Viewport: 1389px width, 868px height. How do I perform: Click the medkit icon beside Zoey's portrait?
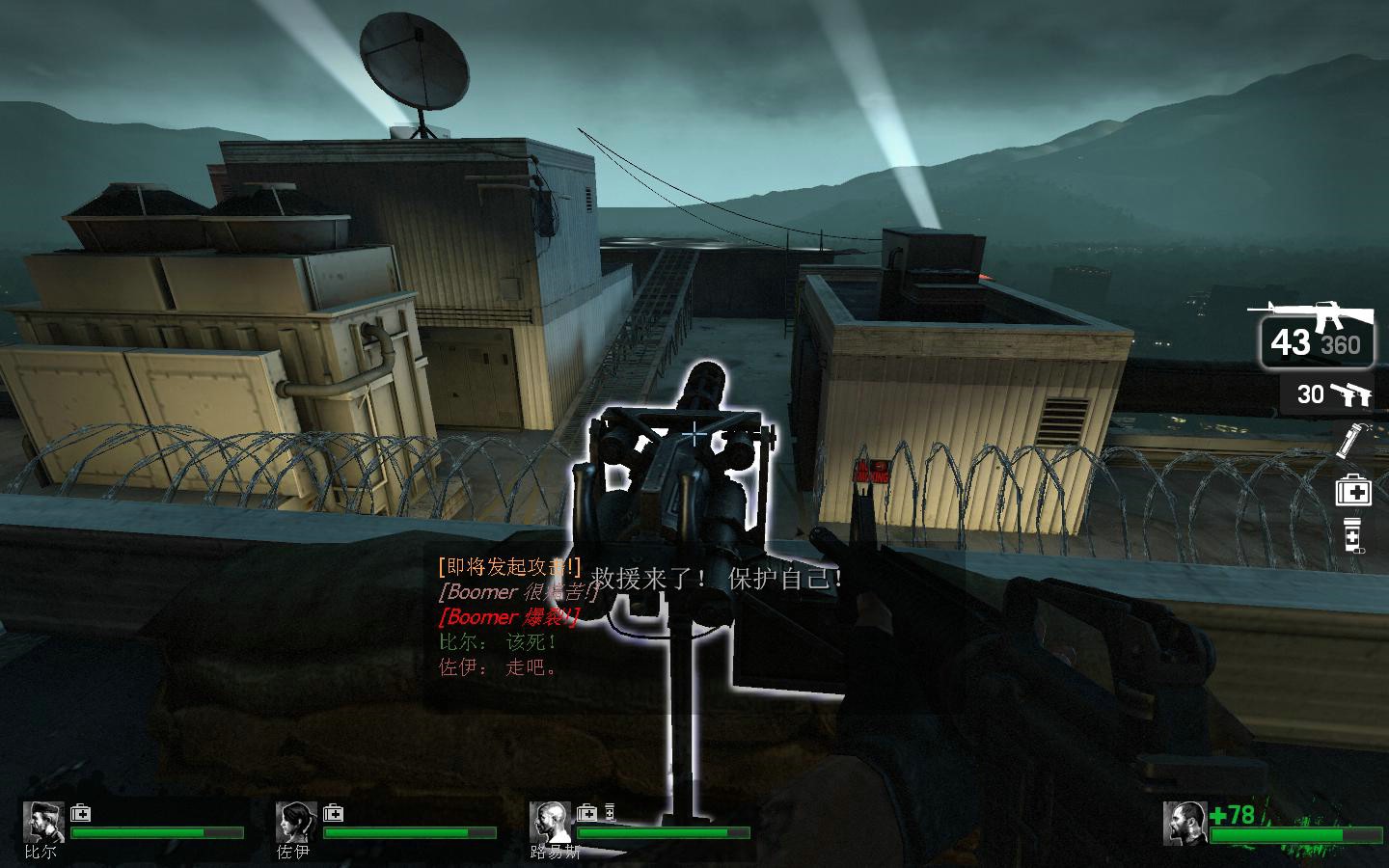(334, 813)
